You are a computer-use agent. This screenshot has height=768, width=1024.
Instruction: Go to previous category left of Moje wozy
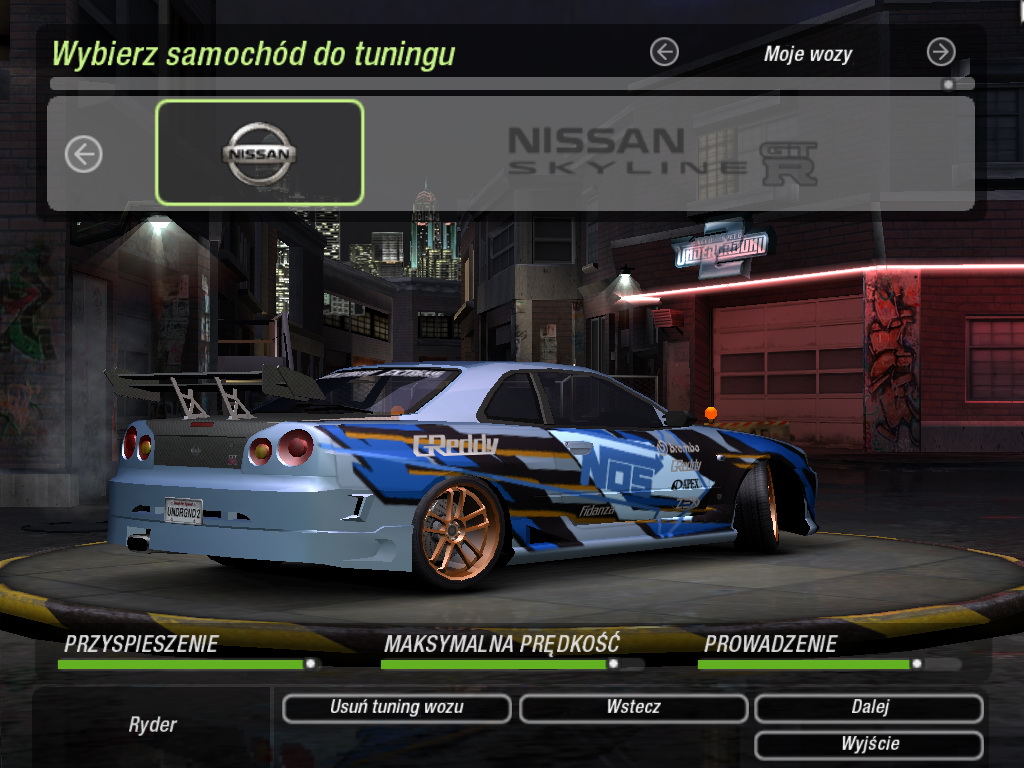tap(664, 52)
